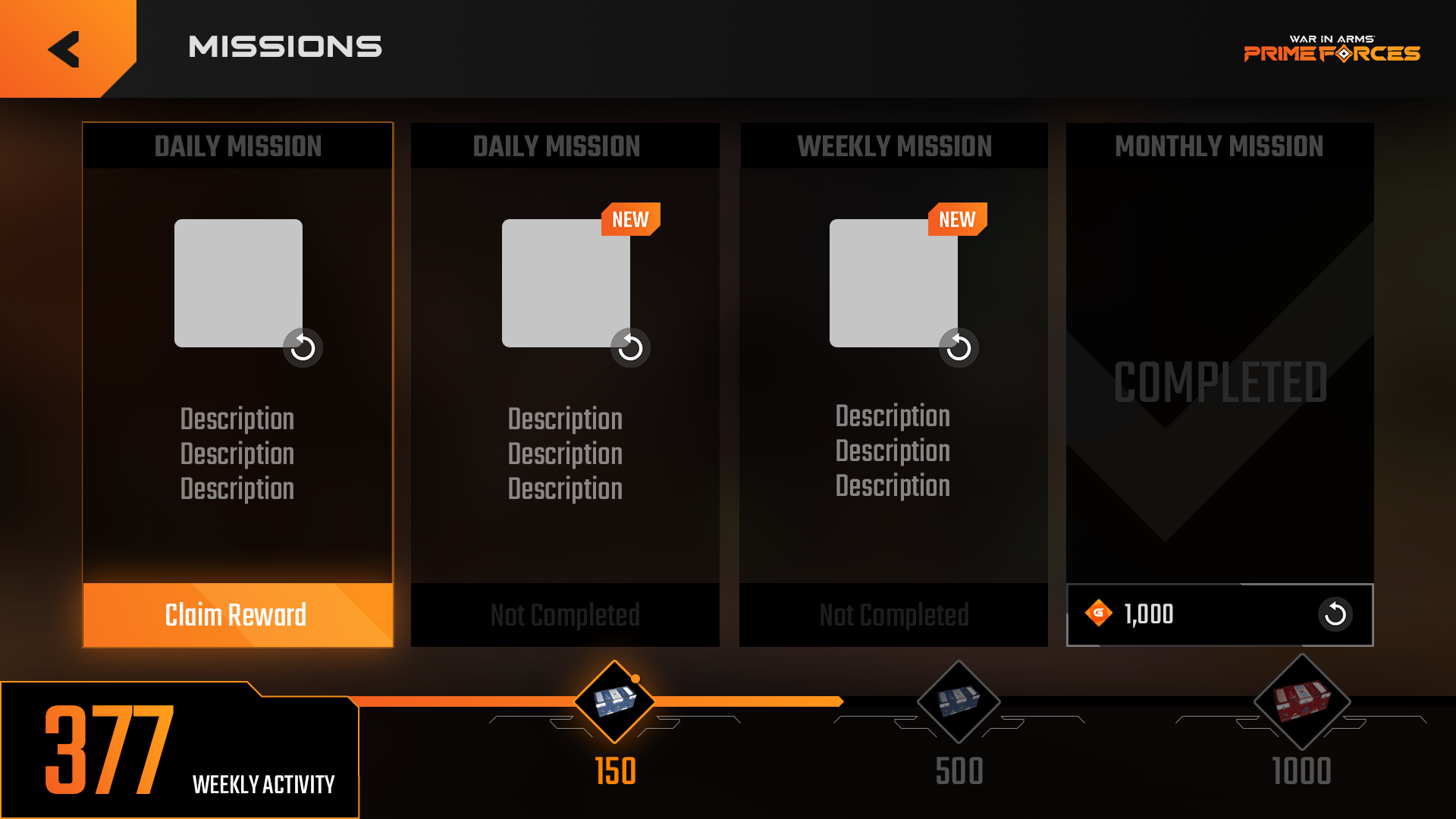This screenshot has height=819, width=1456.
Task: Click the refresh icon on the first Daily Mission
Action: click(x=301, y=347)
